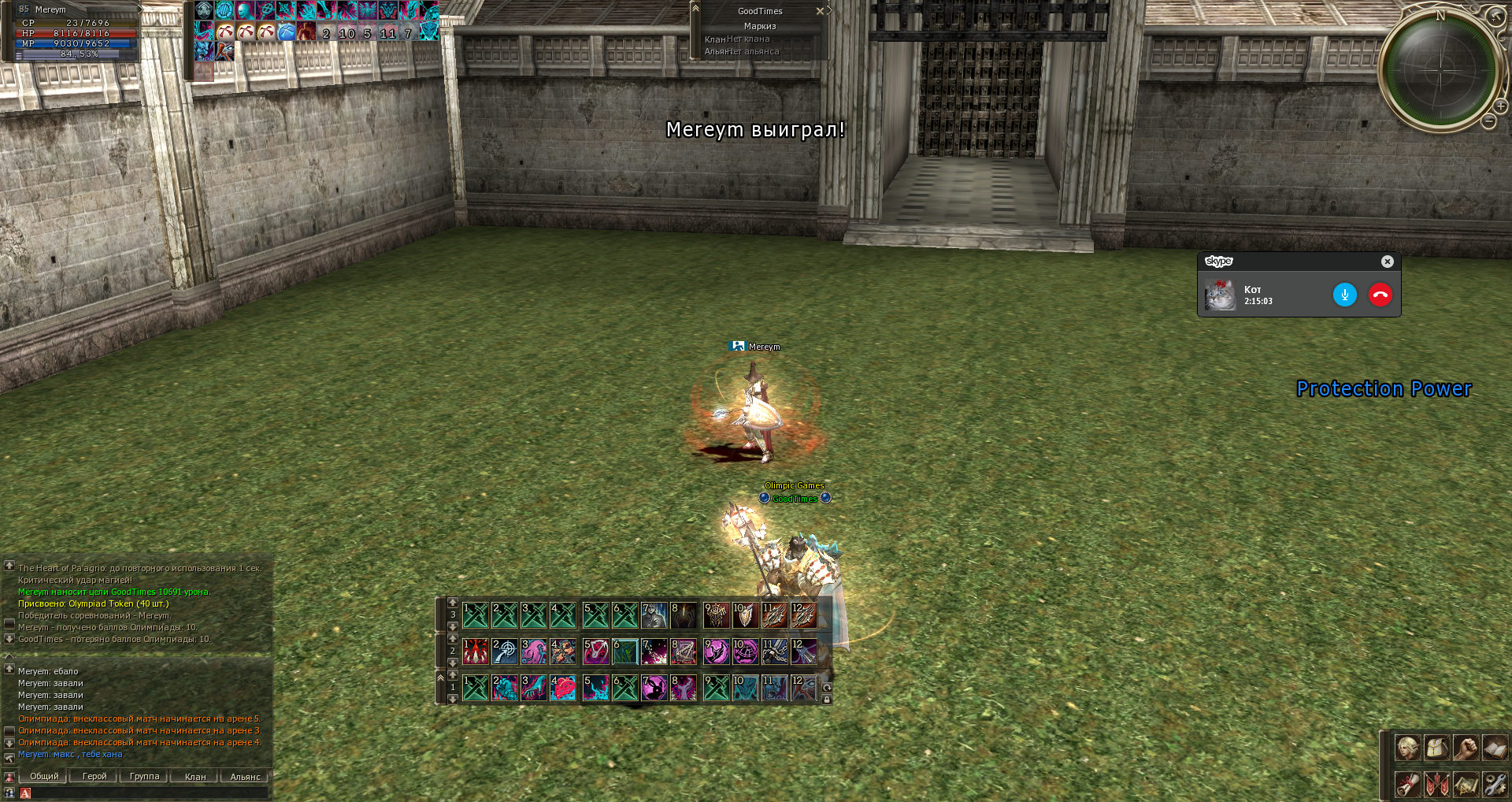The height and width of the screenshot is (802, 1512).
Task: Open the world map parchment icon
Action: [1466, 784]
